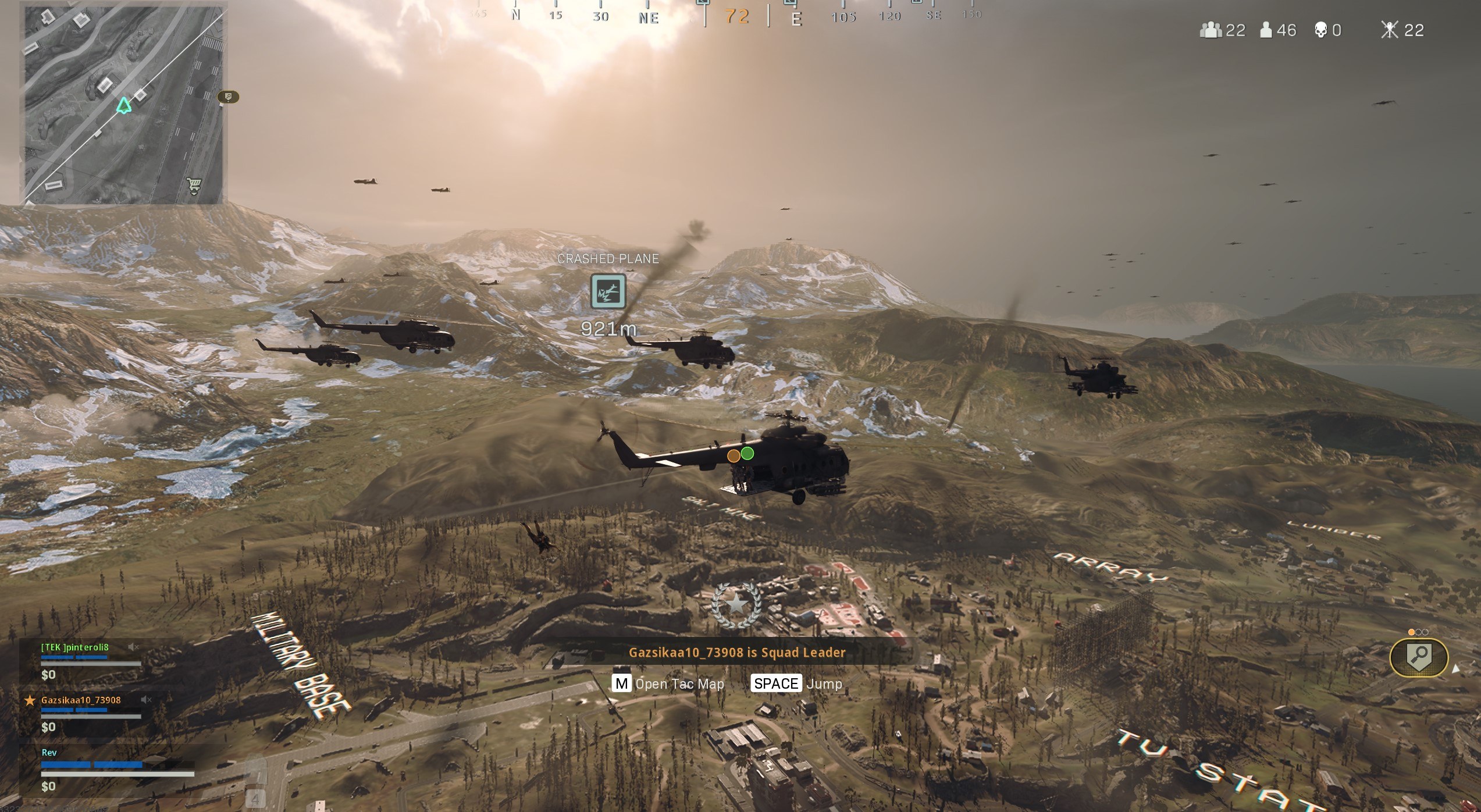
Task: Open the minimap in the corner
Action: [x=123, y=106]
